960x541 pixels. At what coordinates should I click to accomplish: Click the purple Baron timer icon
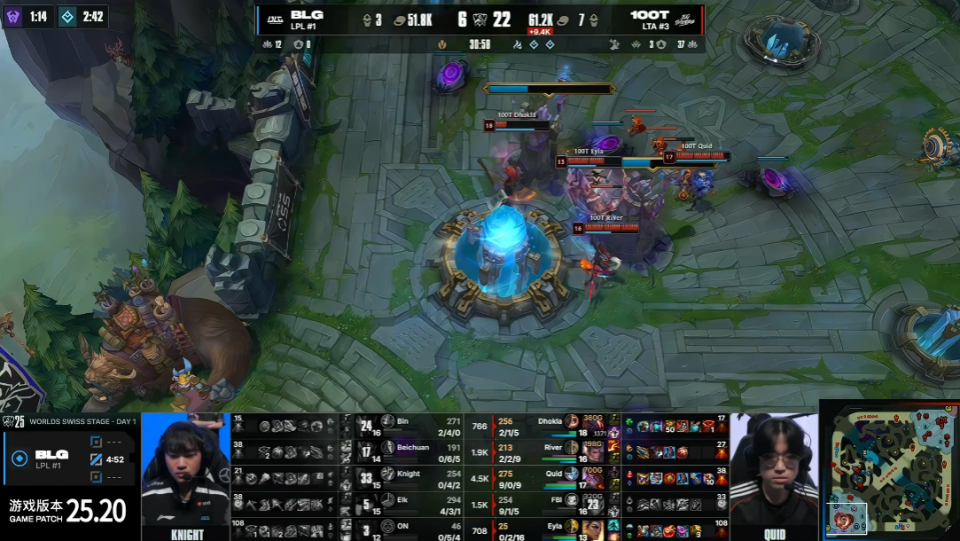coord(13,17)
